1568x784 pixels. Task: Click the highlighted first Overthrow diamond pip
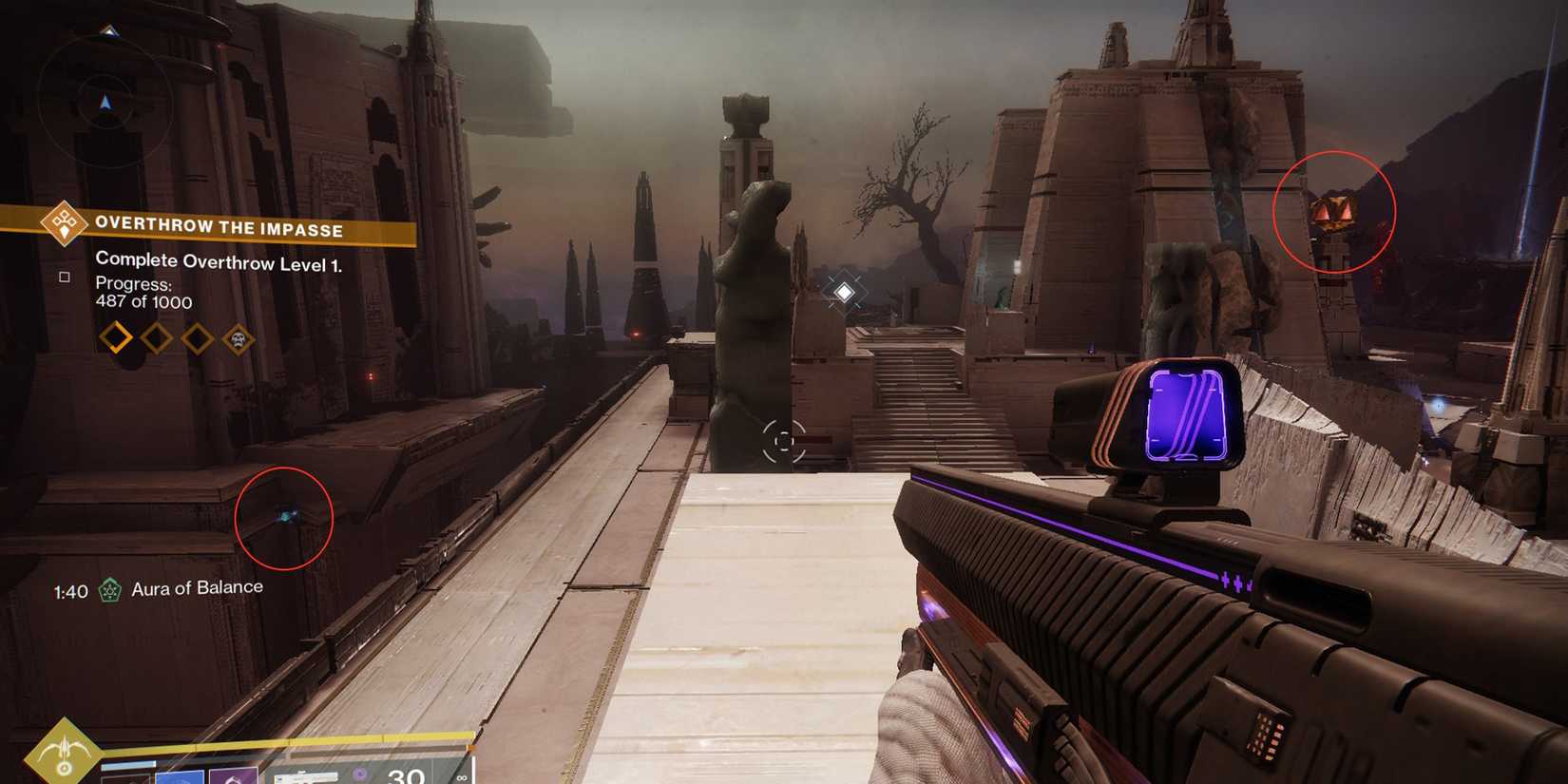pos(117,337)
